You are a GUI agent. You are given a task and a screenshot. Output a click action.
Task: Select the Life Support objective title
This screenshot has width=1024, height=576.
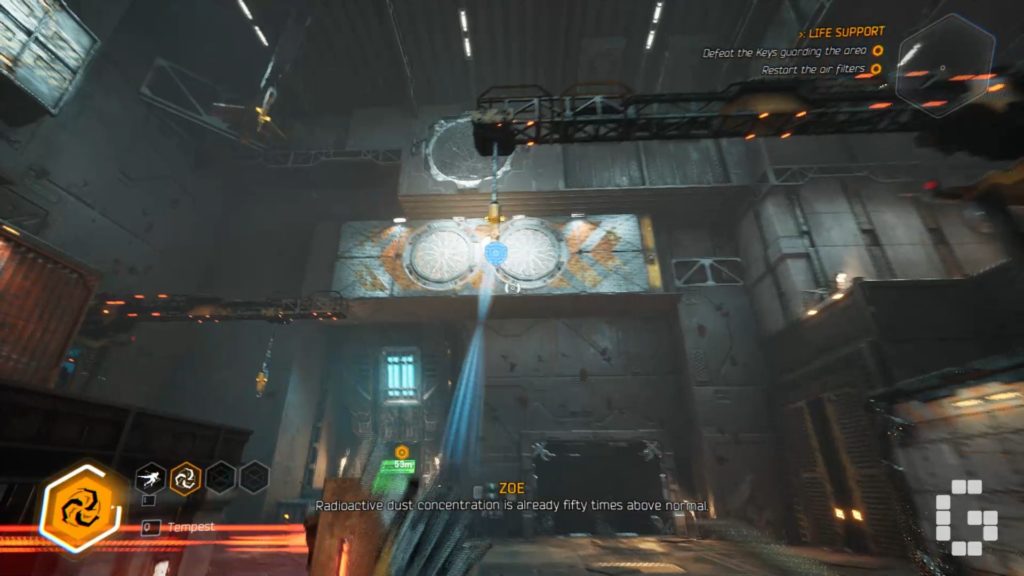click(844, 32)
